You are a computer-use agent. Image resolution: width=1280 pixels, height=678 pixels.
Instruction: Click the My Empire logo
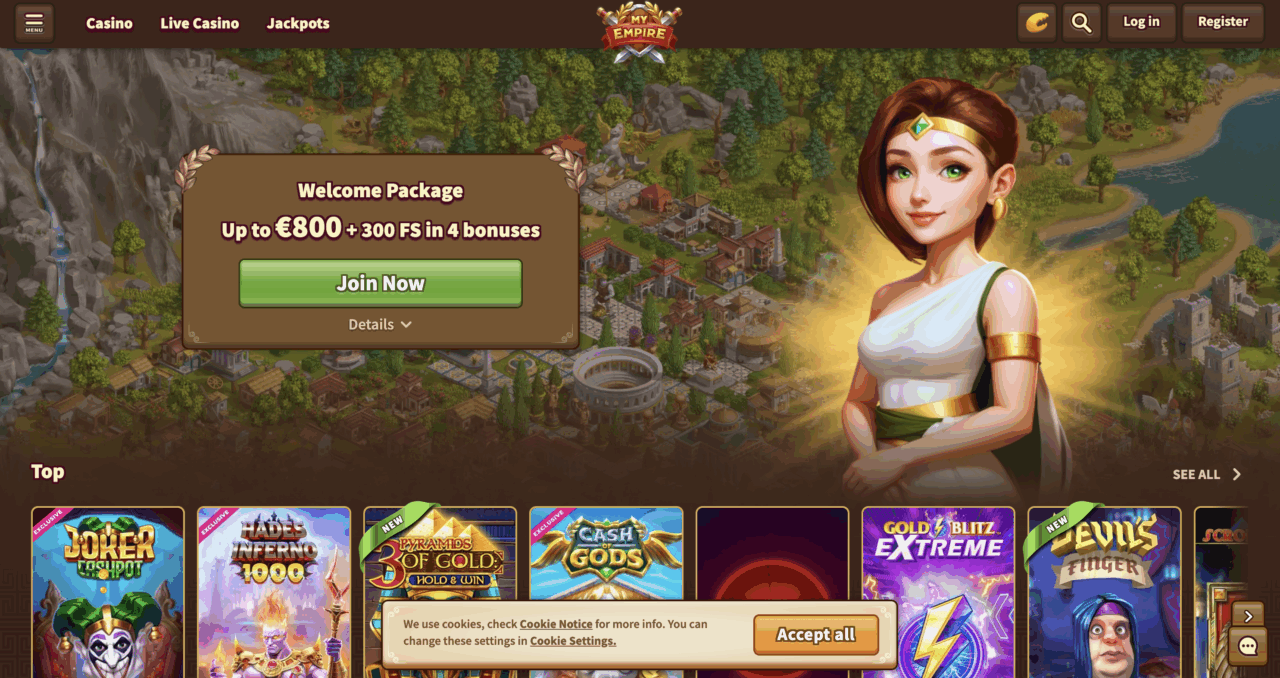639,27
